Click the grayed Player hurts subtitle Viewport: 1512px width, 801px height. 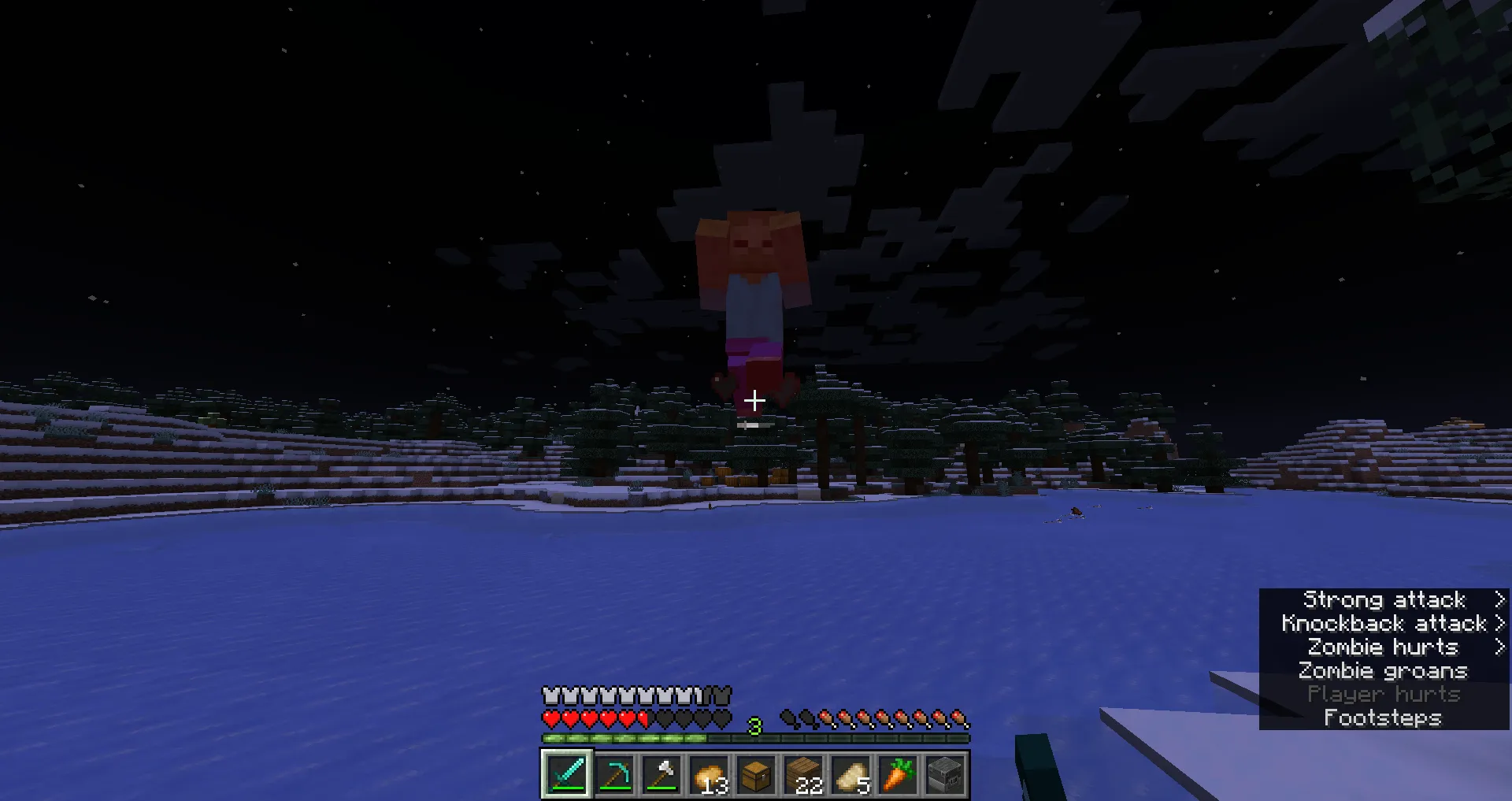(x=1384, y=694)
